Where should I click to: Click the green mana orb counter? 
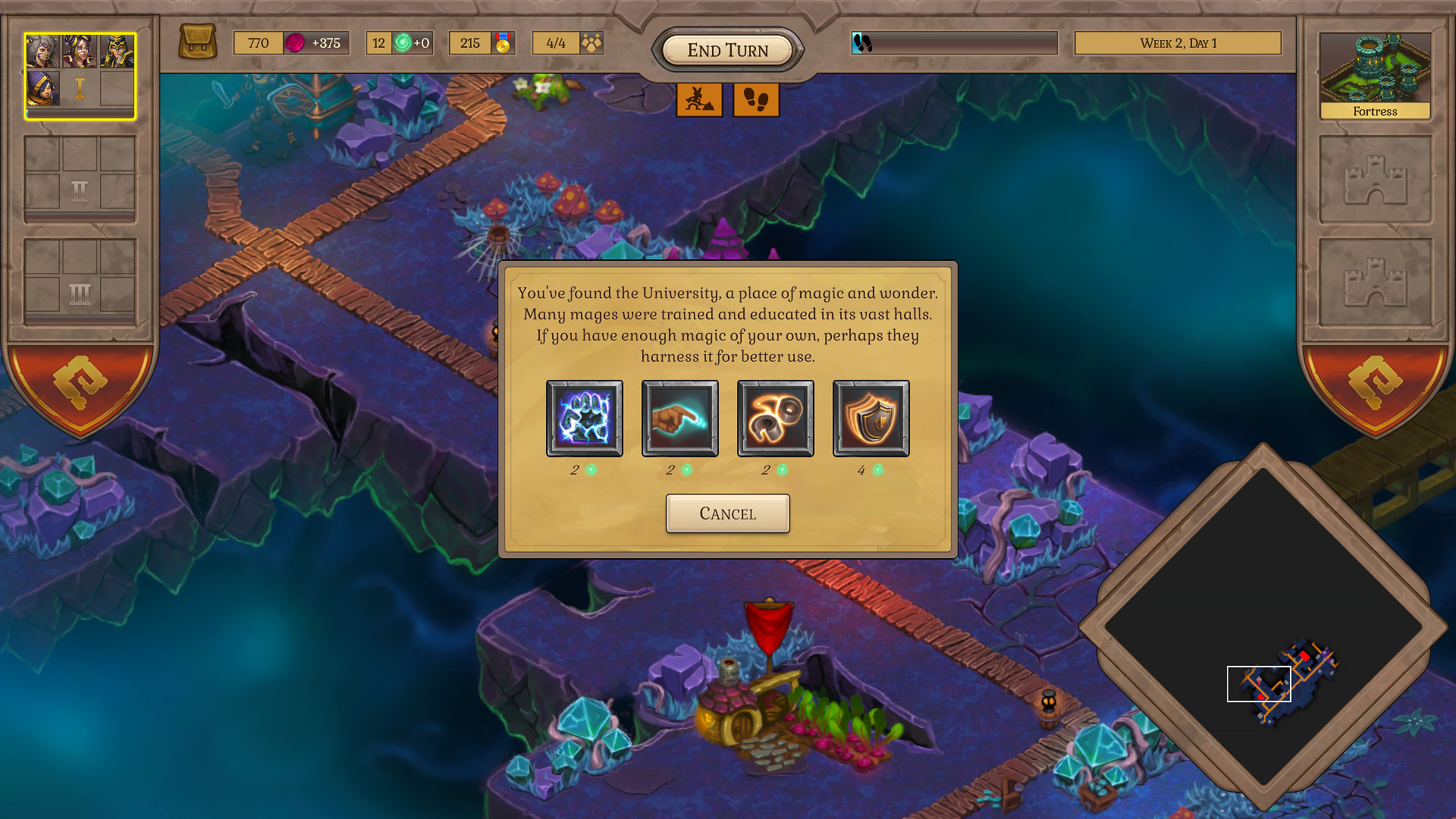(399, 43)
